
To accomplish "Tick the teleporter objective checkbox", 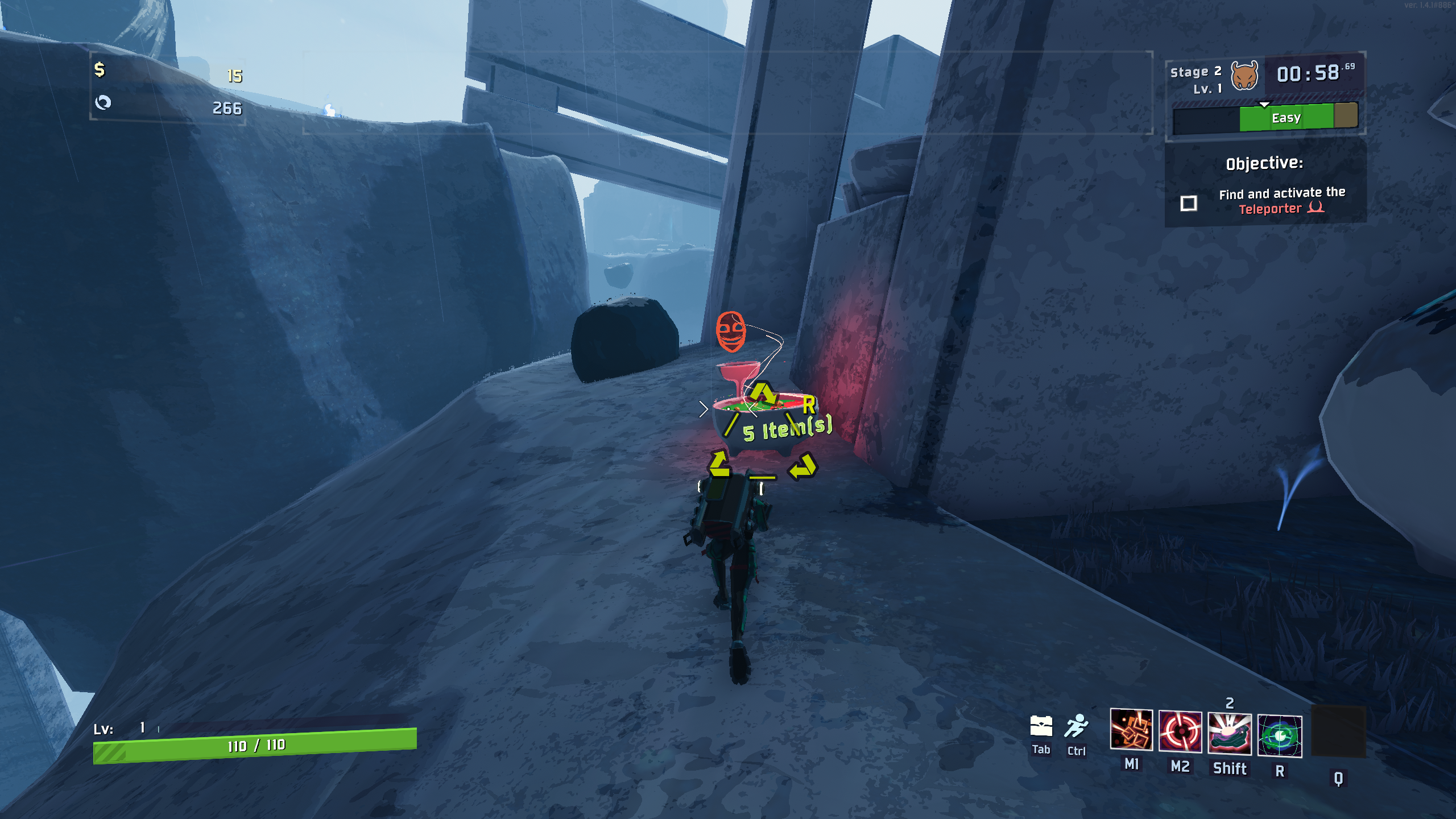I will tap(1189, 203).
